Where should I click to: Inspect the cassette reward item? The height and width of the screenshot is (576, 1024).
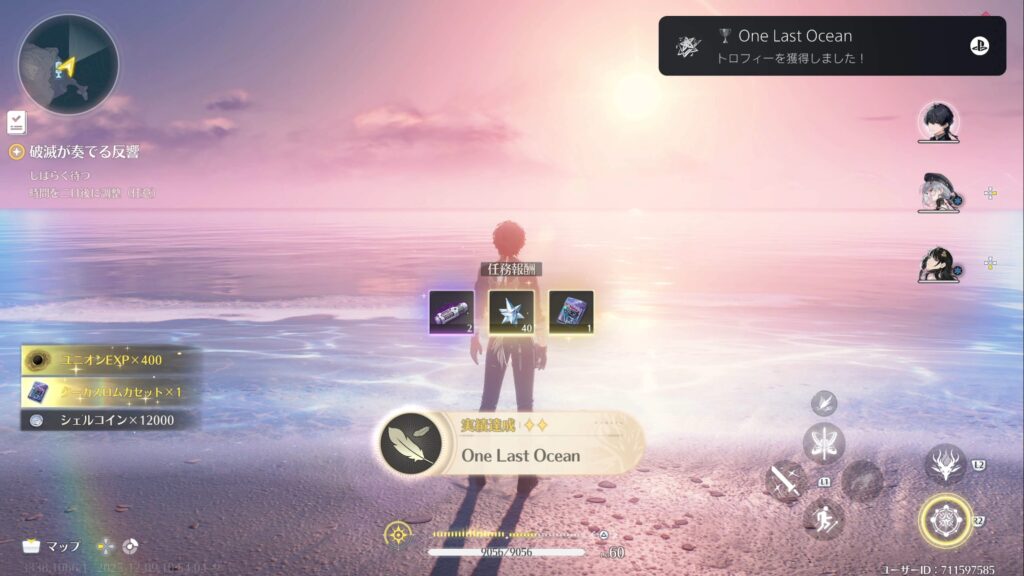coord(571,312)
